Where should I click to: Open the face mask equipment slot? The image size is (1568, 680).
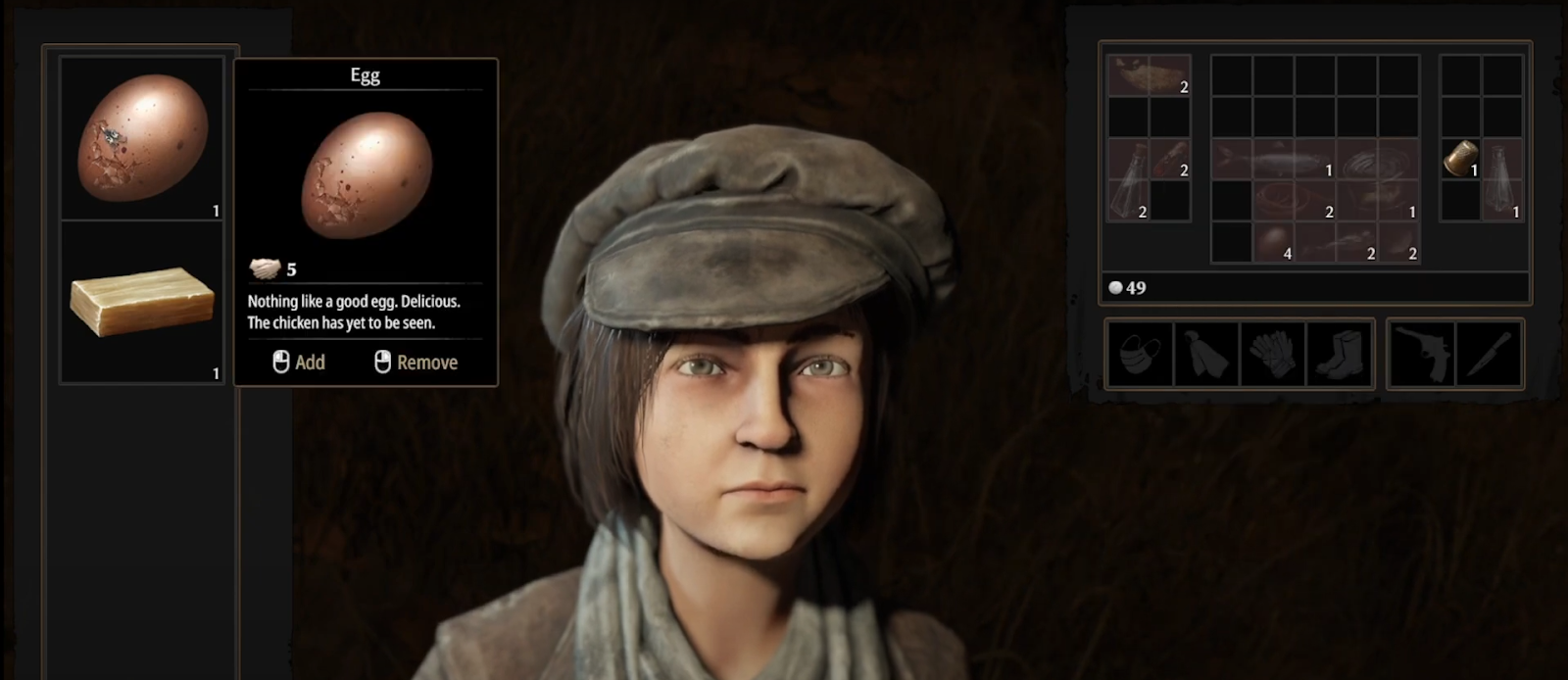(1139, 355)
